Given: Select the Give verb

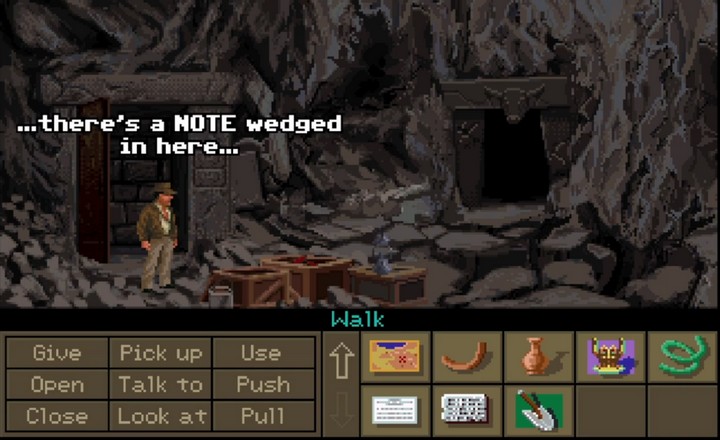Looking at the screenshot, I should (x=57, y=353).
